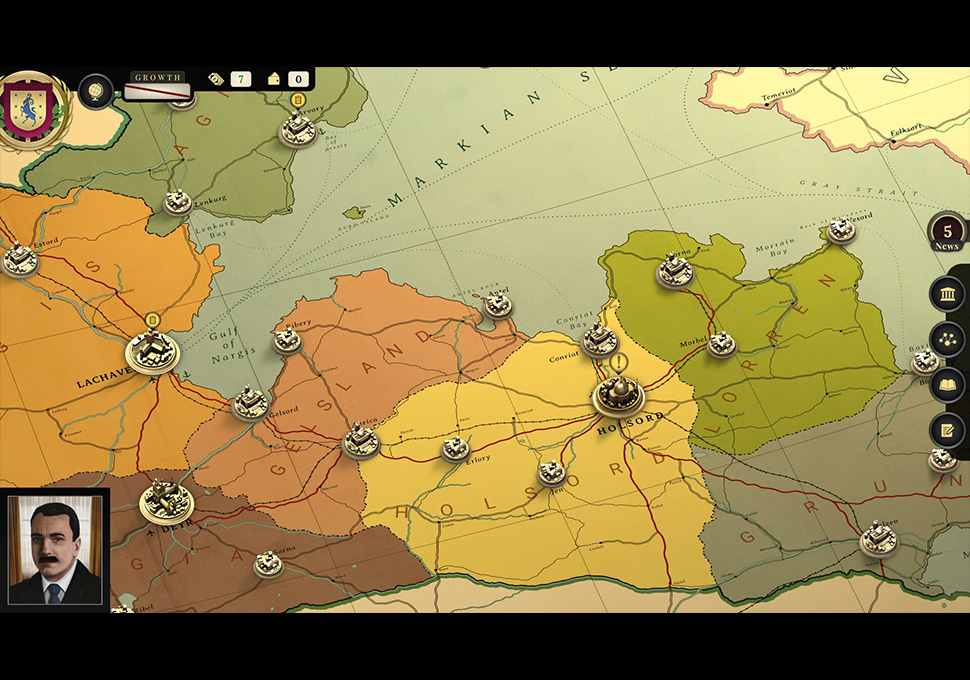Image resolution: width=970 pixels, height=680 pixels.
Task: Select the Lachaven city marker
Action: [x=153, y=351]
